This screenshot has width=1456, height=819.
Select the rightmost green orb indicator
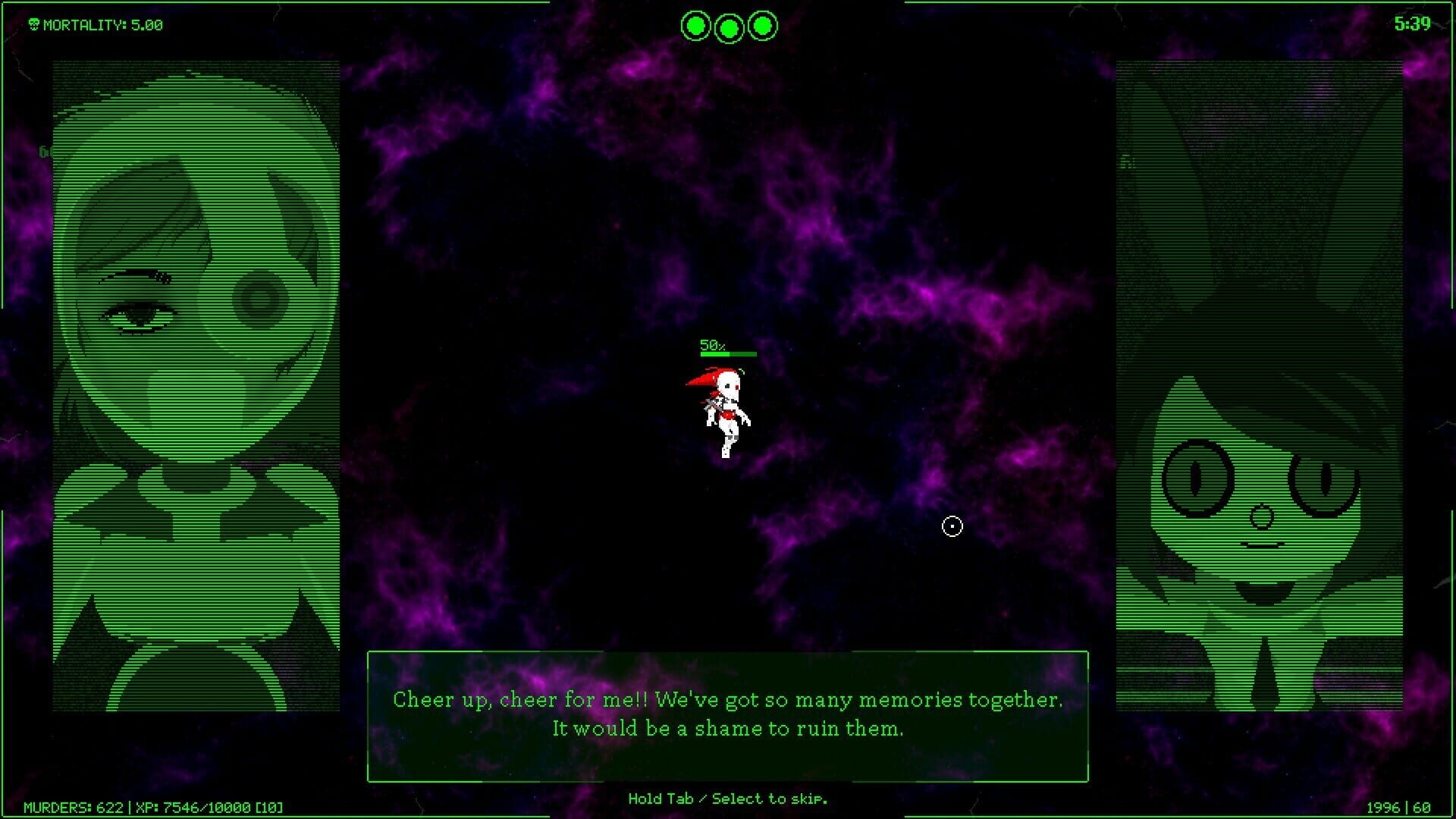pyautogui.click(x=761, y=25)
